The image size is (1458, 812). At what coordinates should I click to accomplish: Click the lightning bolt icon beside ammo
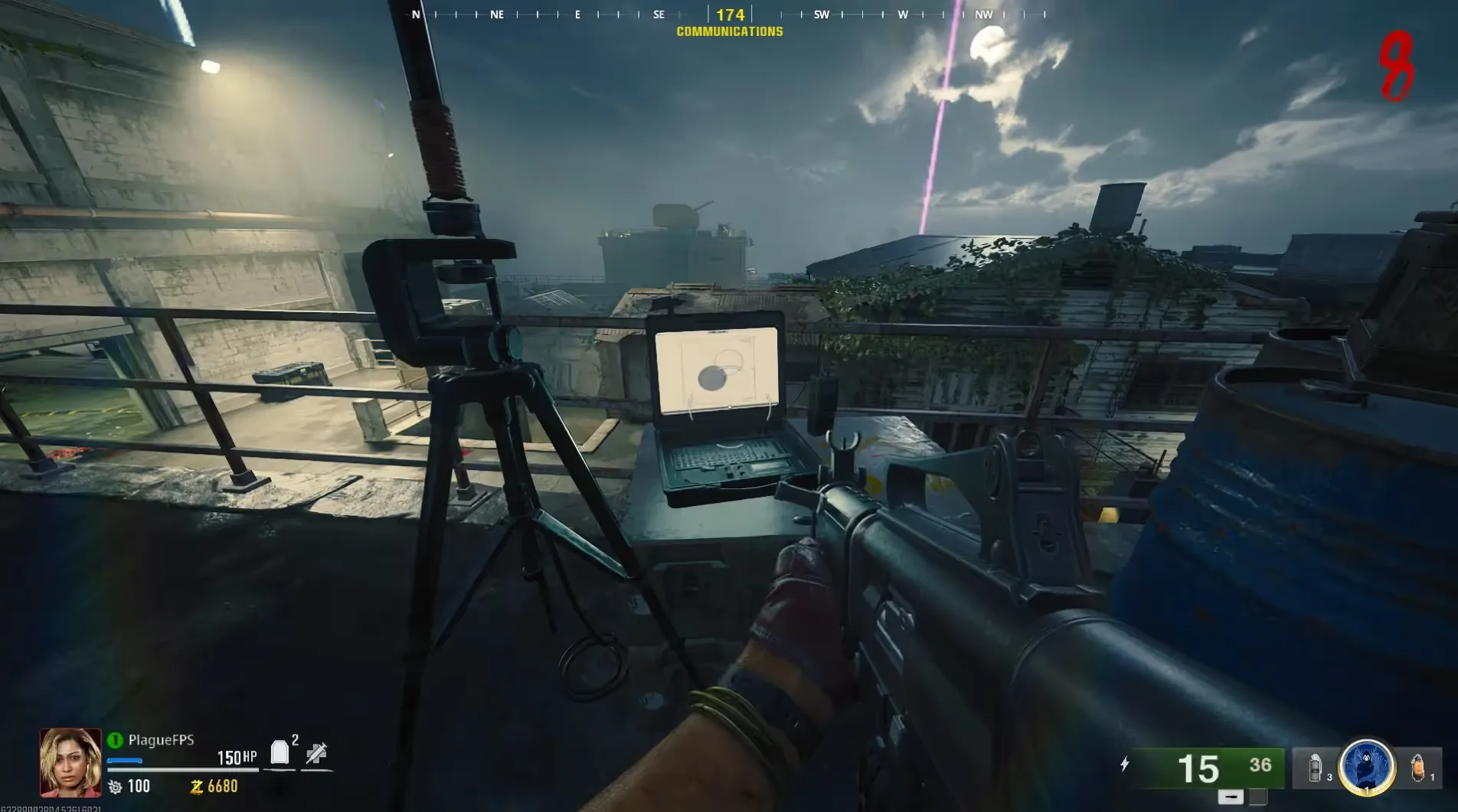click(1124, 764)
